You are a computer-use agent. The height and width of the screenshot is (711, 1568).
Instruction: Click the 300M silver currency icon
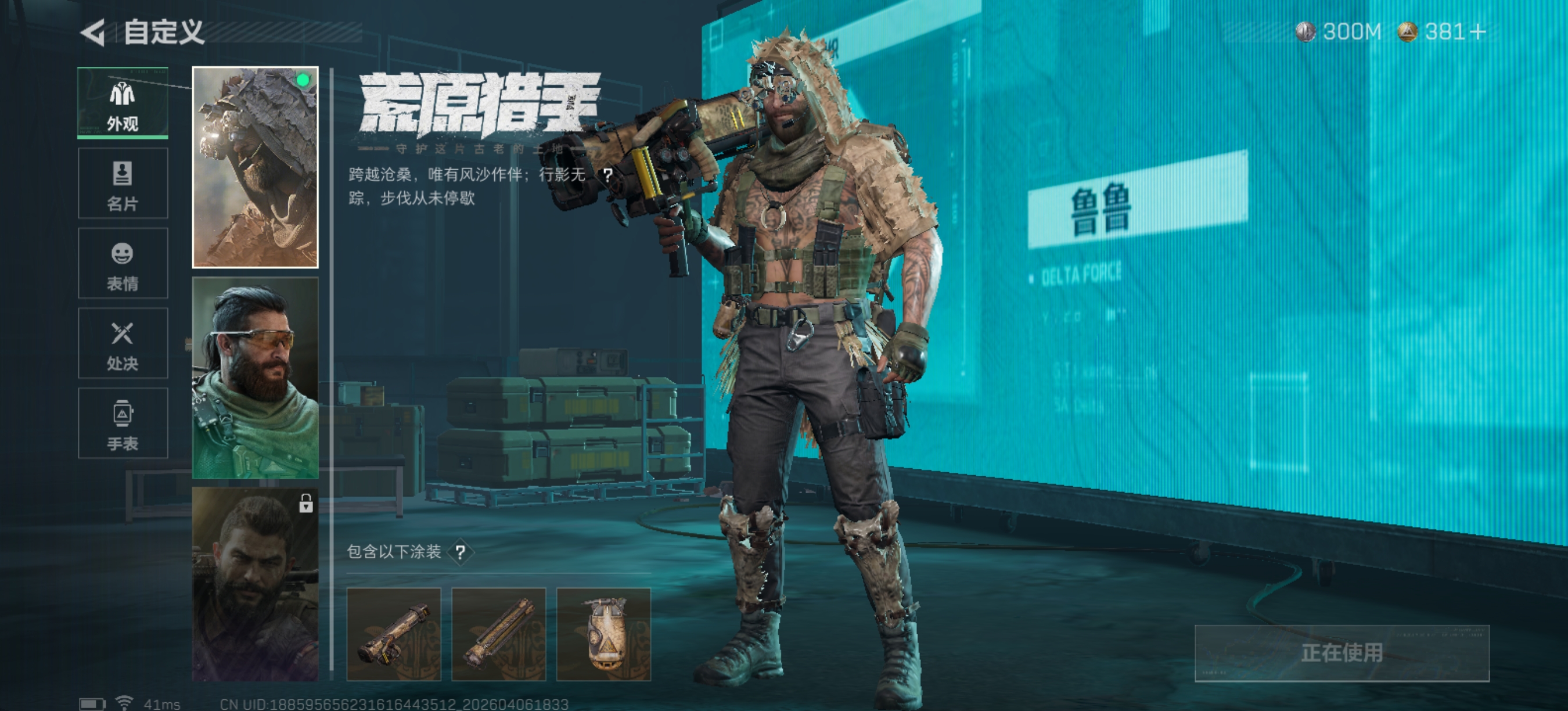(x=1305, y=31)
